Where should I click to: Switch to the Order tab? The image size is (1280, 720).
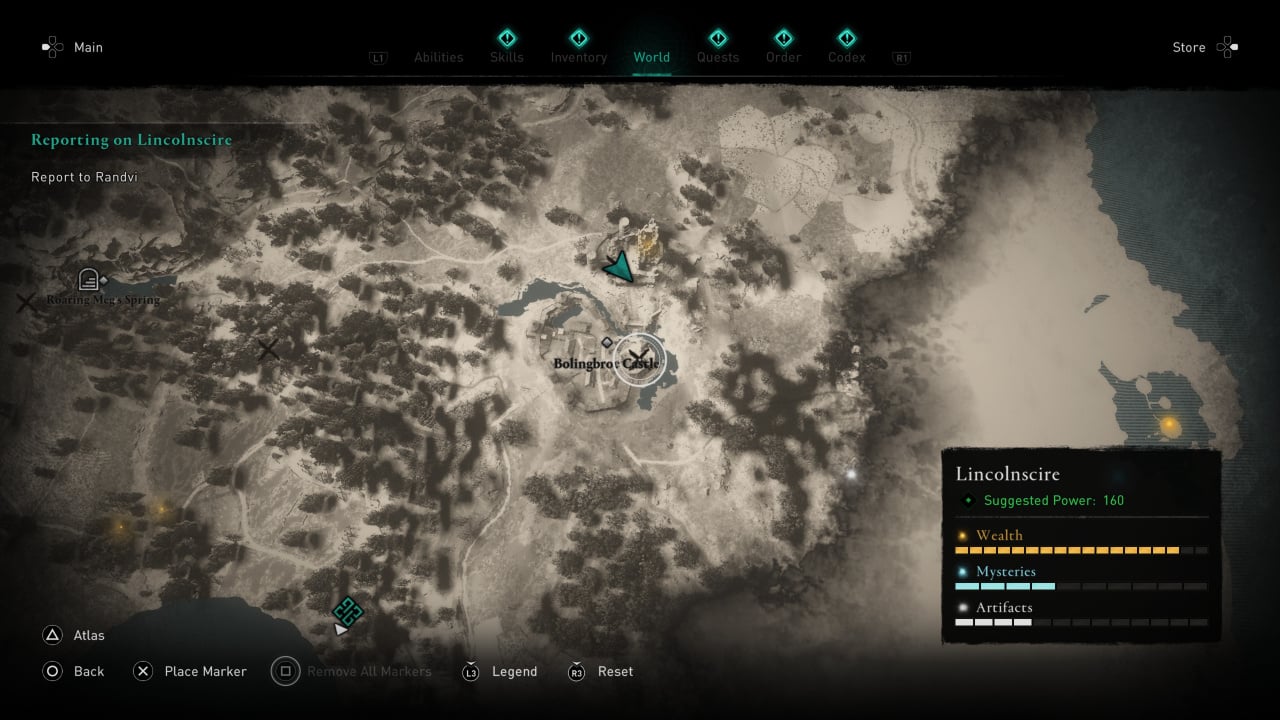click(783, 57)
